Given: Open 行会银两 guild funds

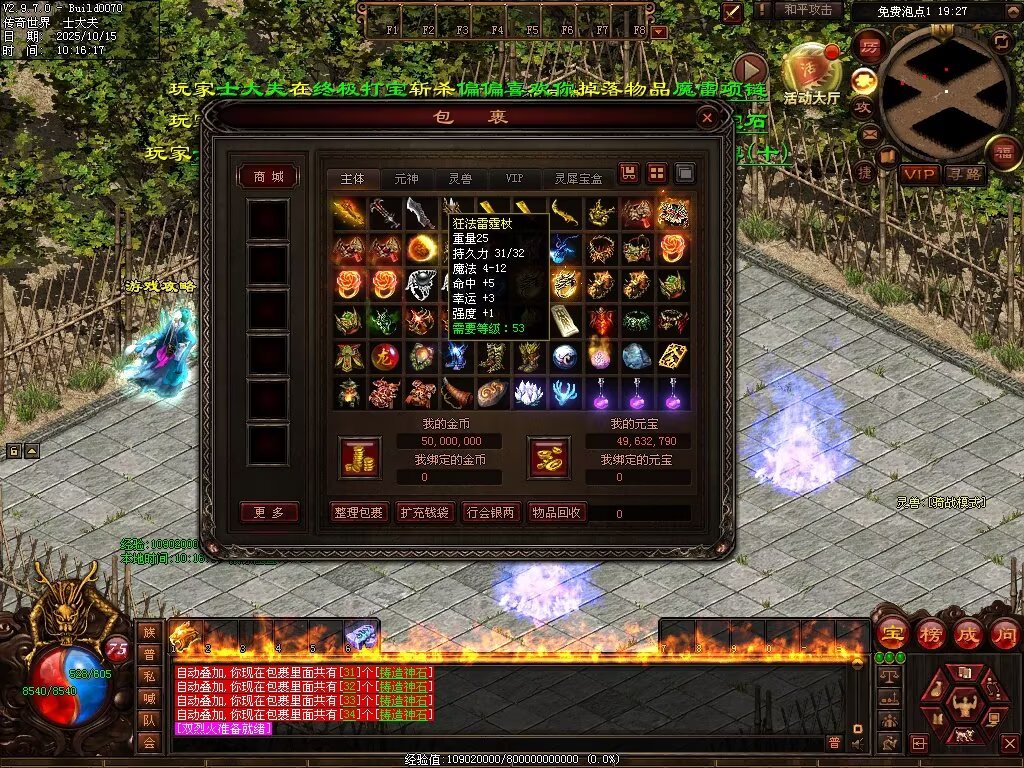Looking at the screenshot, I should [x=490, y=513].
